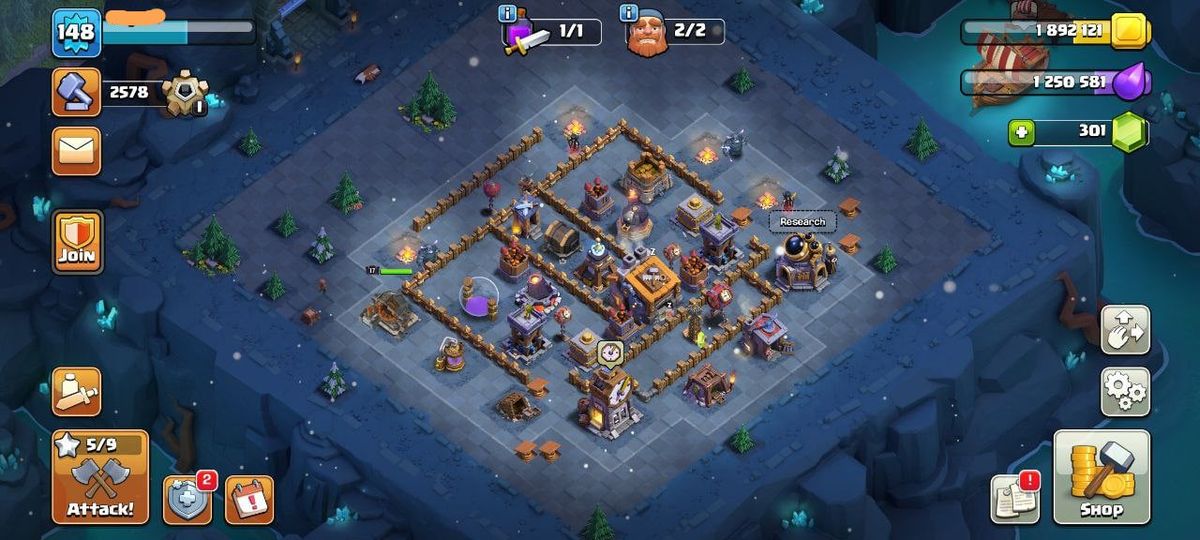
Task: Collect from the clock speech bubble
Action: point(610,352)
